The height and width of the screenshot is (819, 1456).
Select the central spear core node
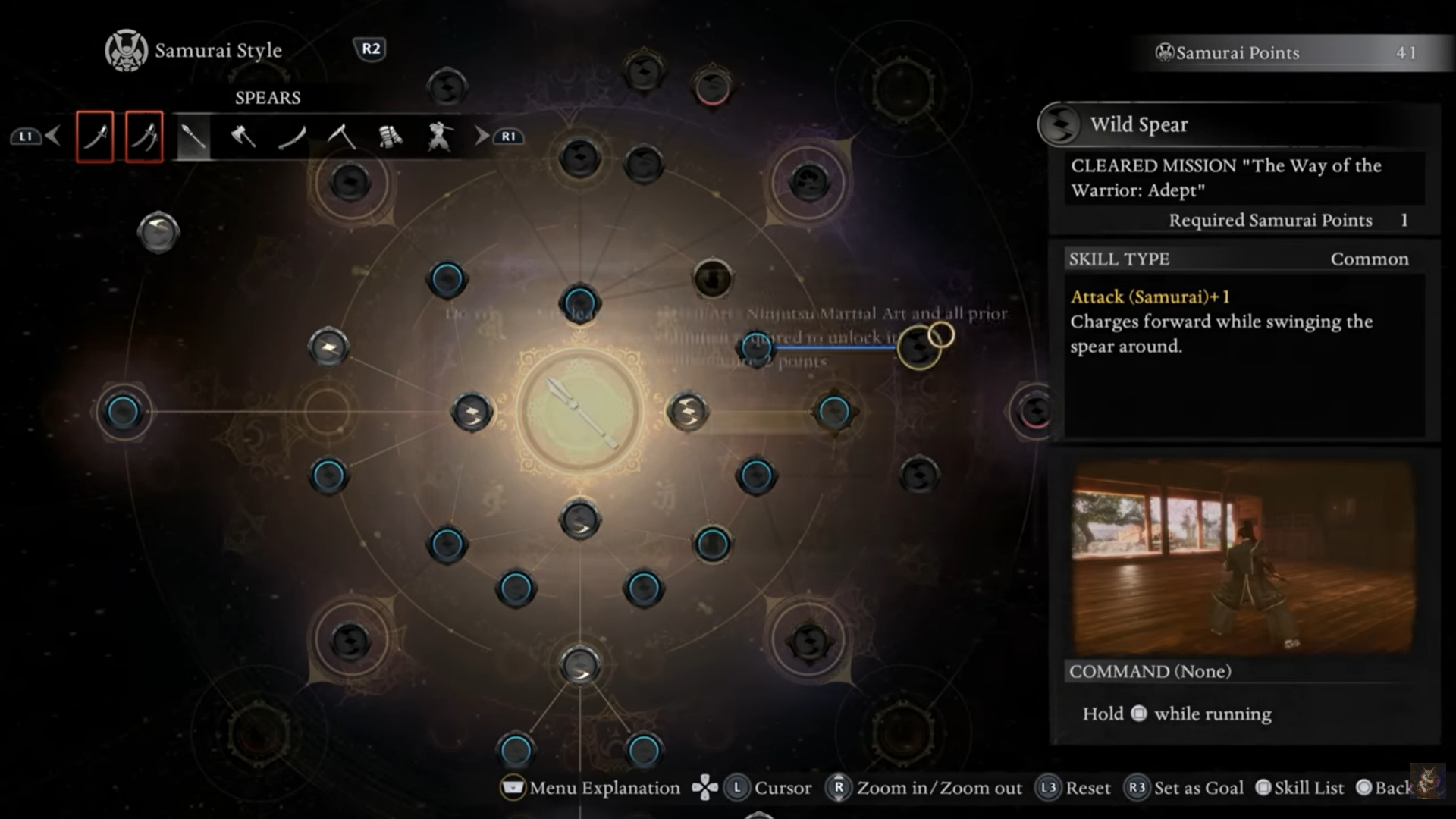[580, 412]
